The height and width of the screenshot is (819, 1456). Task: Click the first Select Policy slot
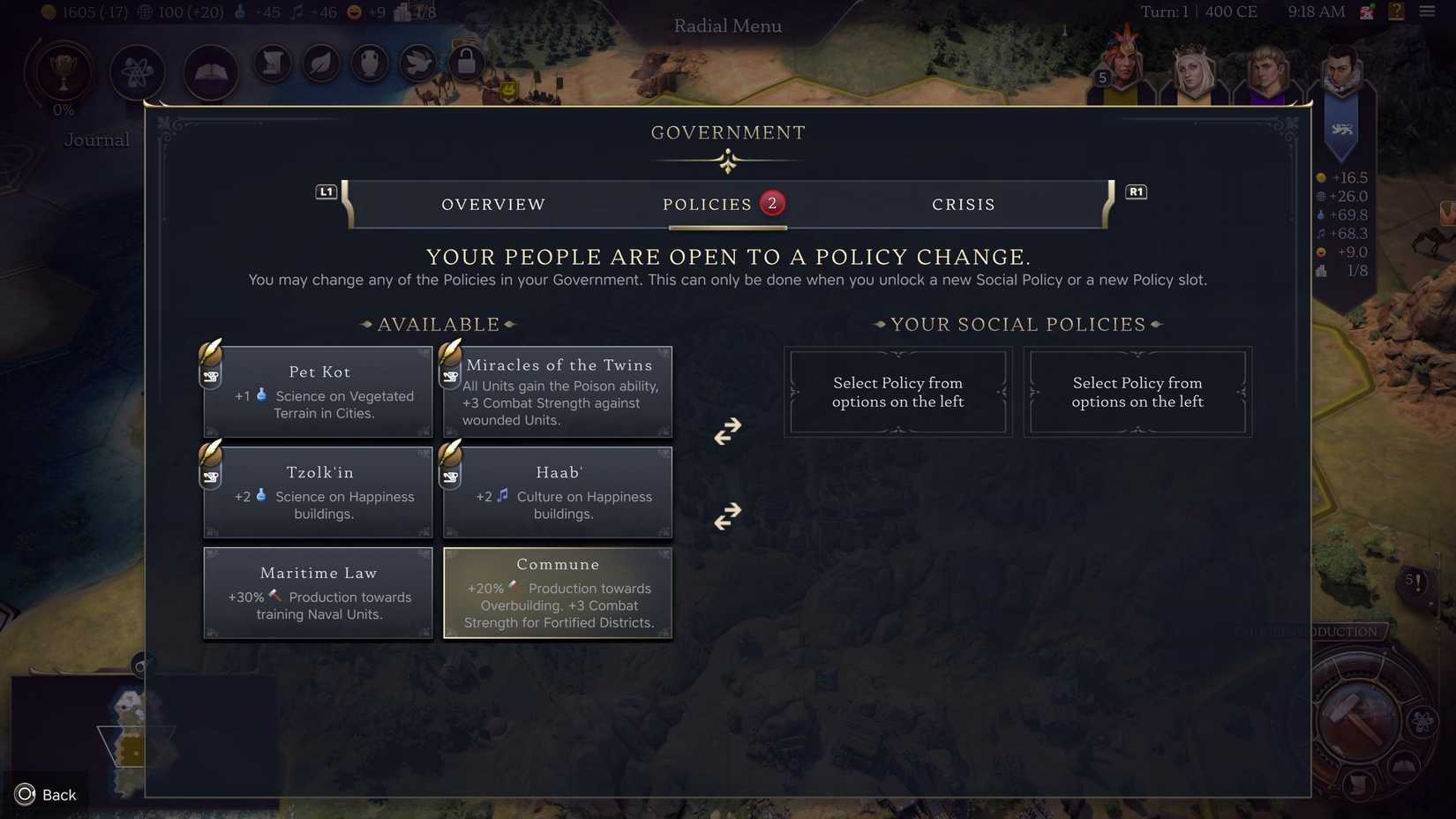pyautogui.click(x=897, y=392)
